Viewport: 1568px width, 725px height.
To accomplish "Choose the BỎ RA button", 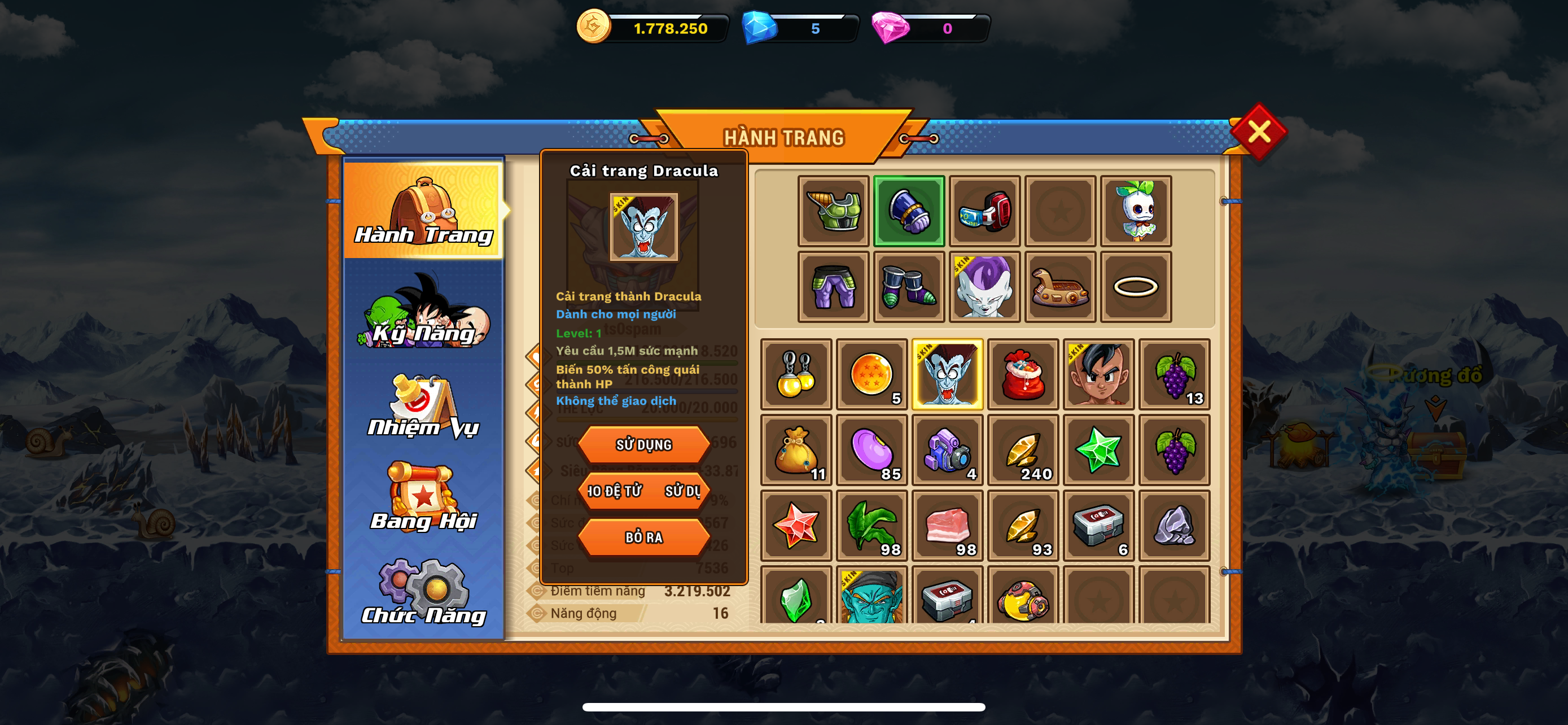I will coord(643,537).
